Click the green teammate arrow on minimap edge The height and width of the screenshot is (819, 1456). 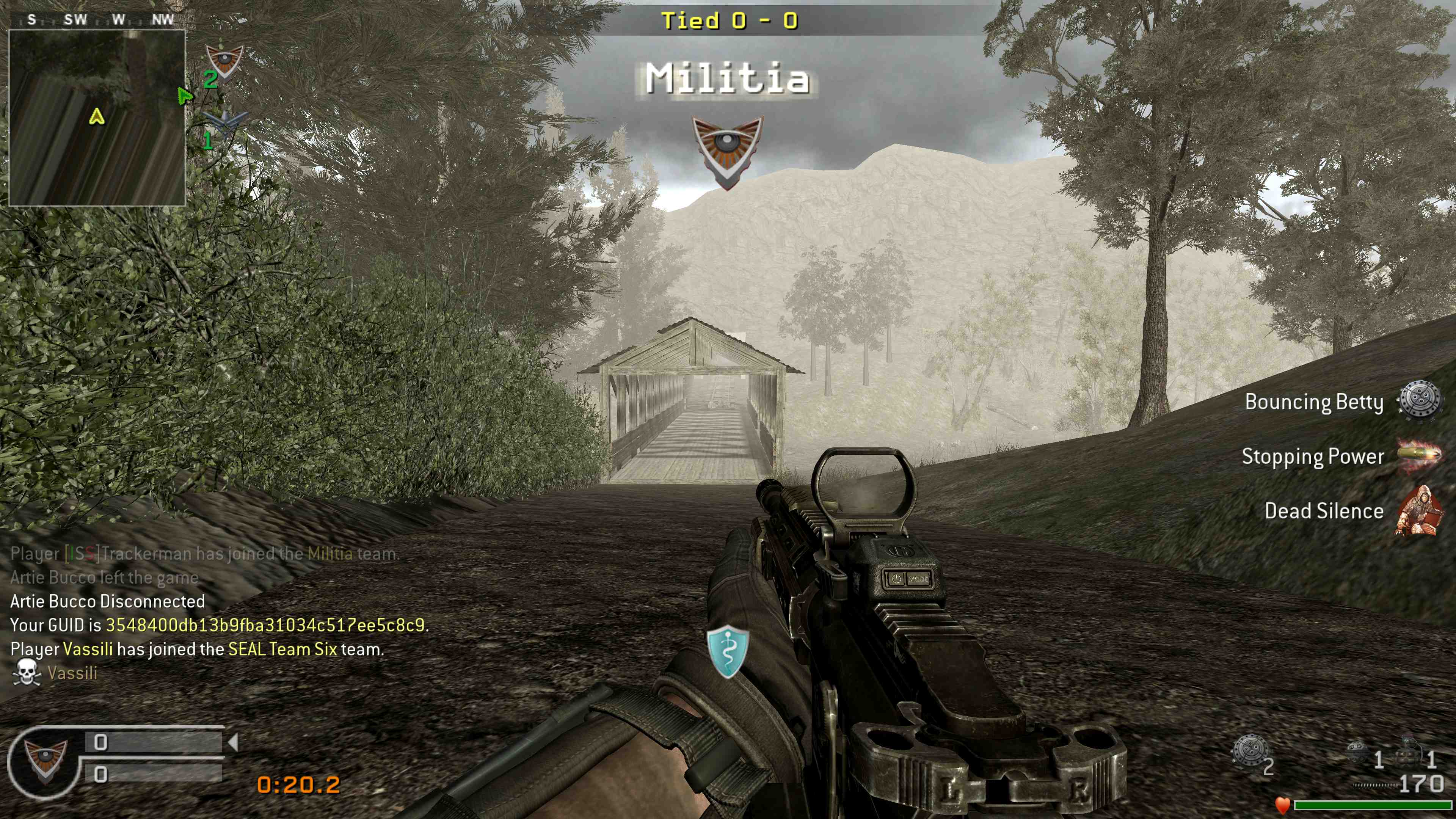183,96
